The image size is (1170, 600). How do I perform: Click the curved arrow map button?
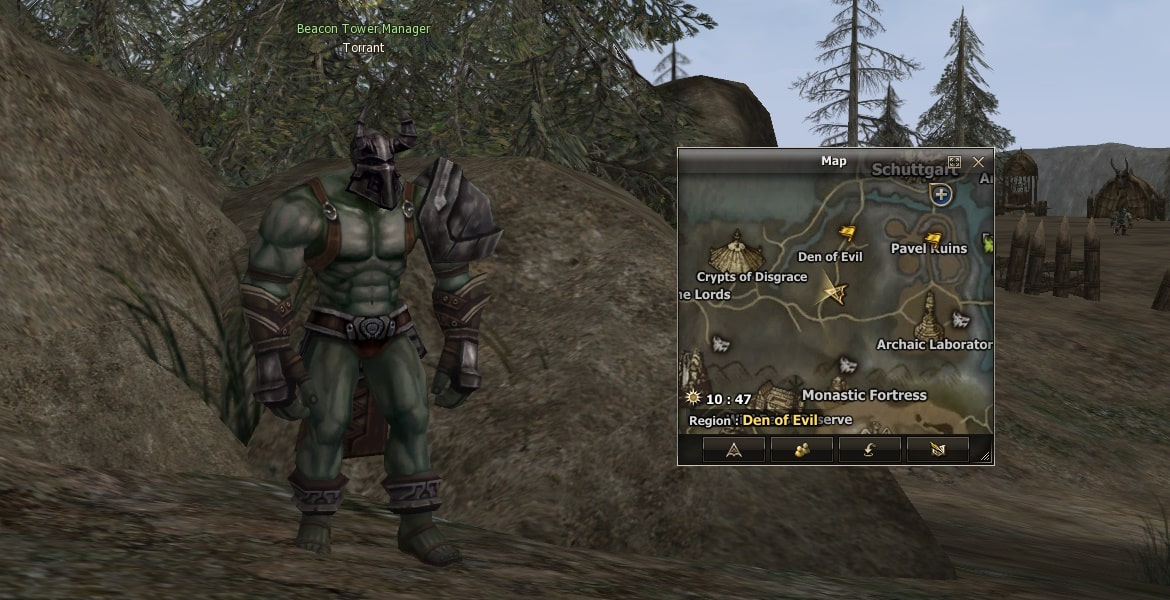[869, 450]
